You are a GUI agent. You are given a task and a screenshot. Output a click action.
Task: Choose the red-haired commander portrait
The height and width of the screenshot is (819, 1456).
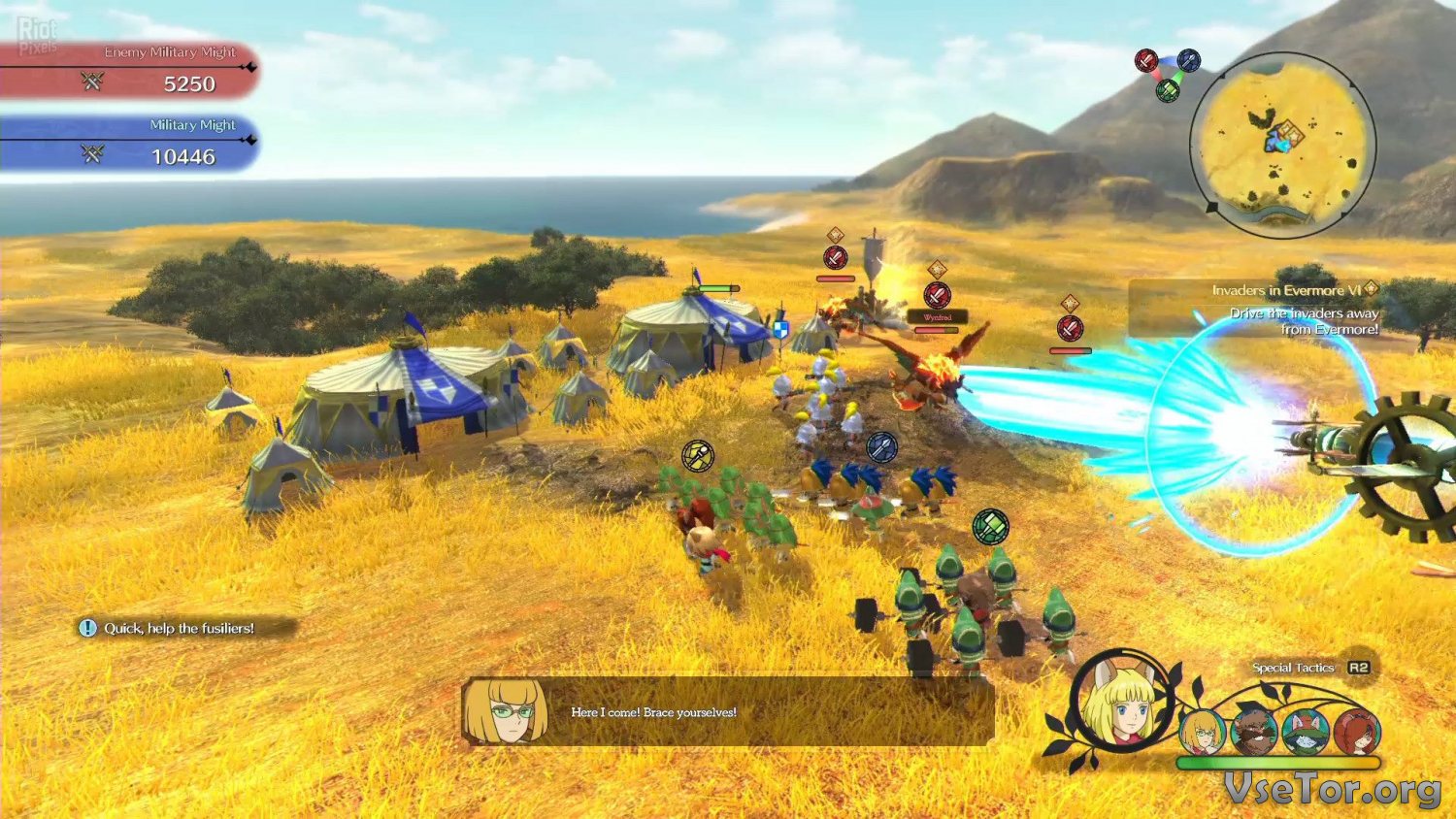tap(1357, 733)
